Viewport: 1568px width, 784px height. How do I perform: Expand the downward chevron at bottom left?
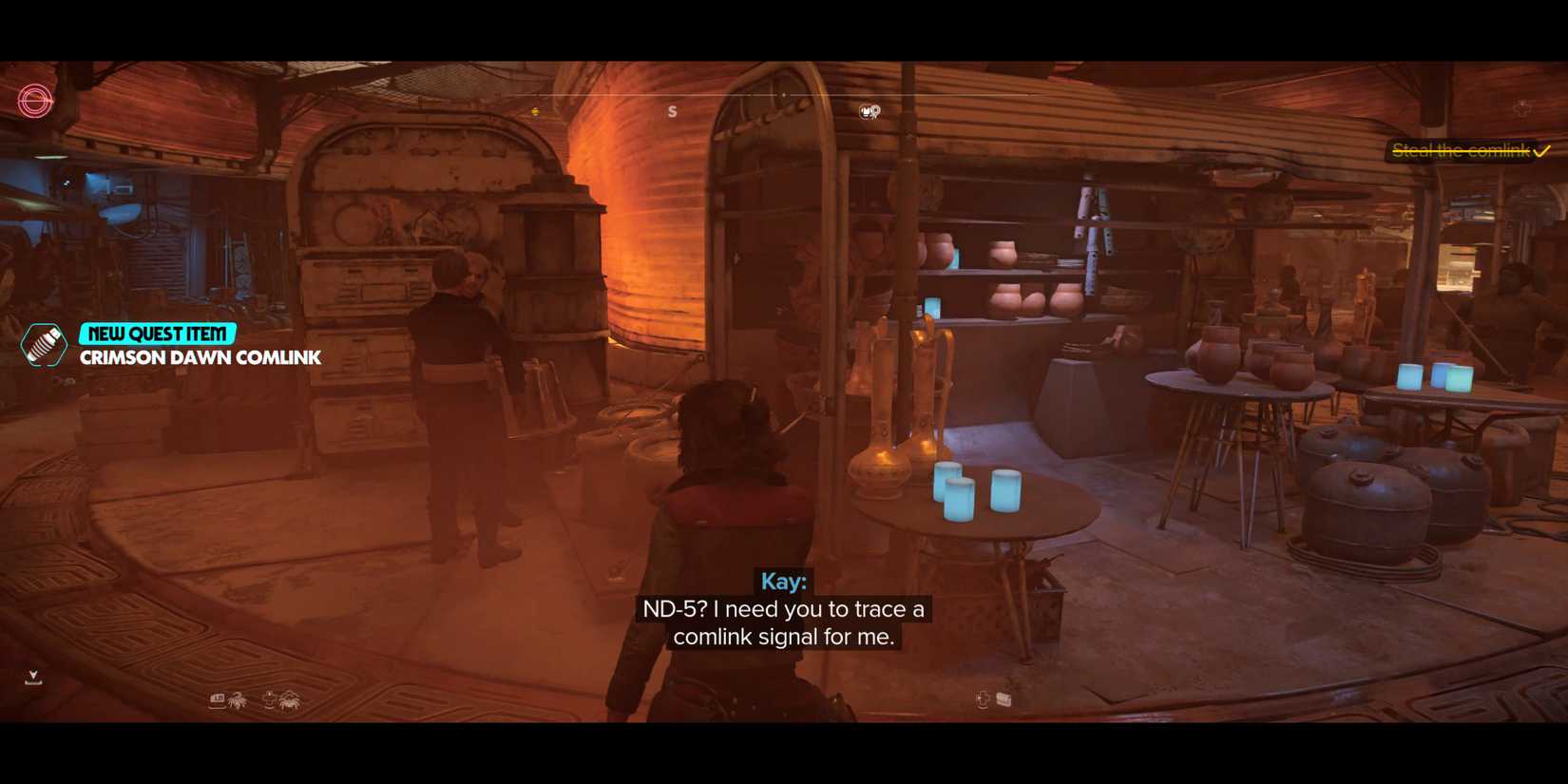[34, 675]
